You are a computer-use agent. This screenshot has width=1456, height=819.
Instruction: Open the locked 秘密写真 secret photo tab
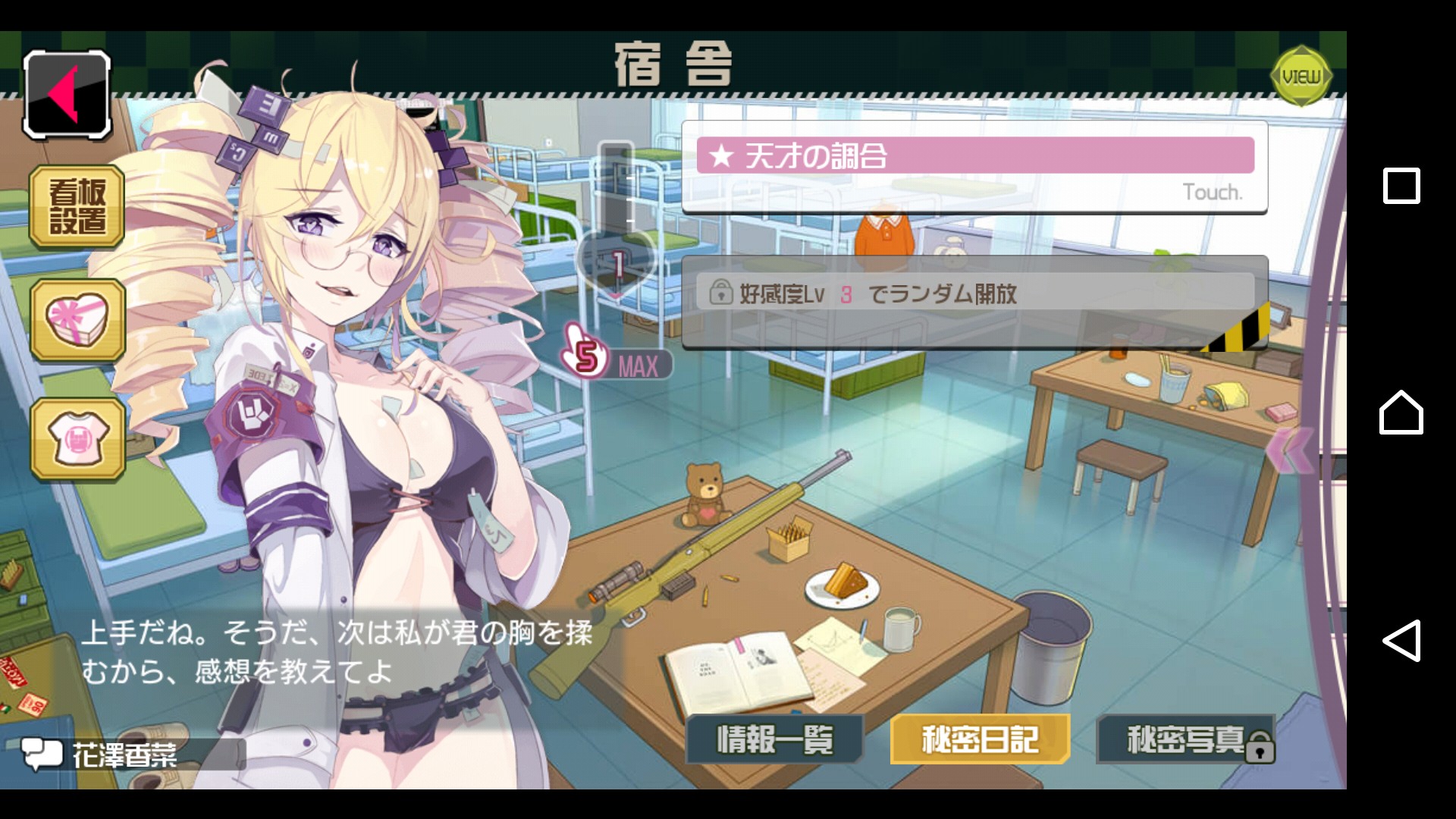click(x=1186, y=739)
